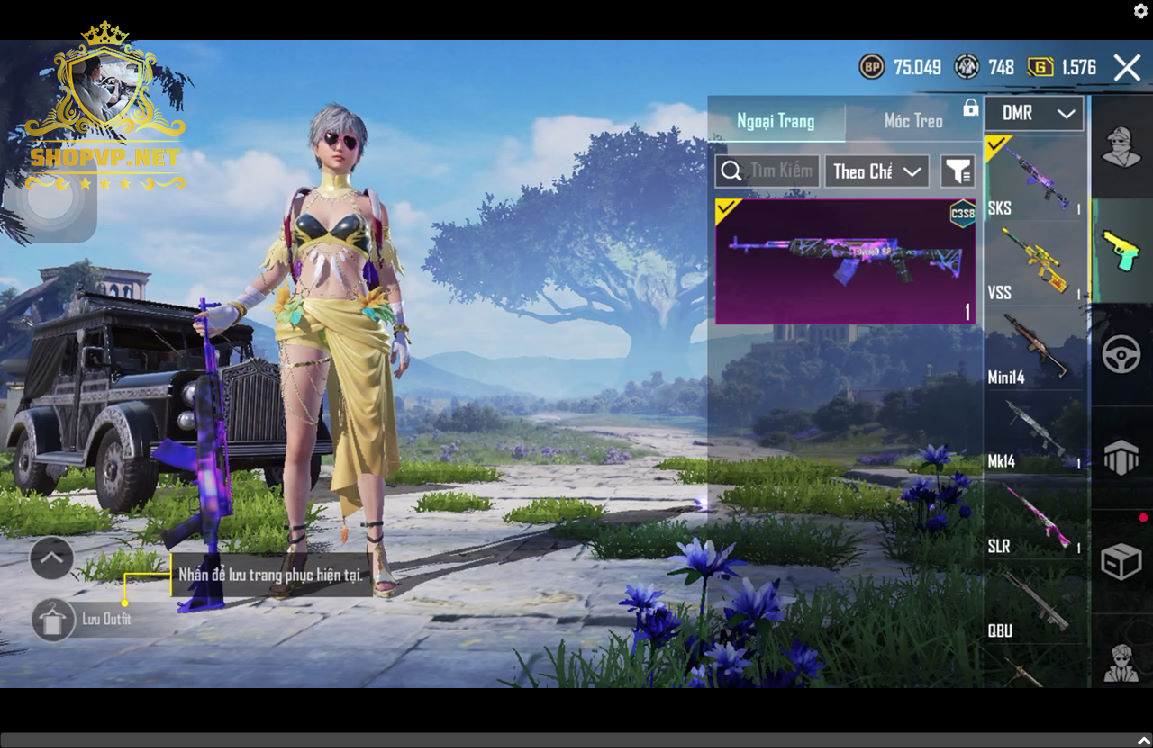Pick the Mk14 weapon entry

point(1035,433)
